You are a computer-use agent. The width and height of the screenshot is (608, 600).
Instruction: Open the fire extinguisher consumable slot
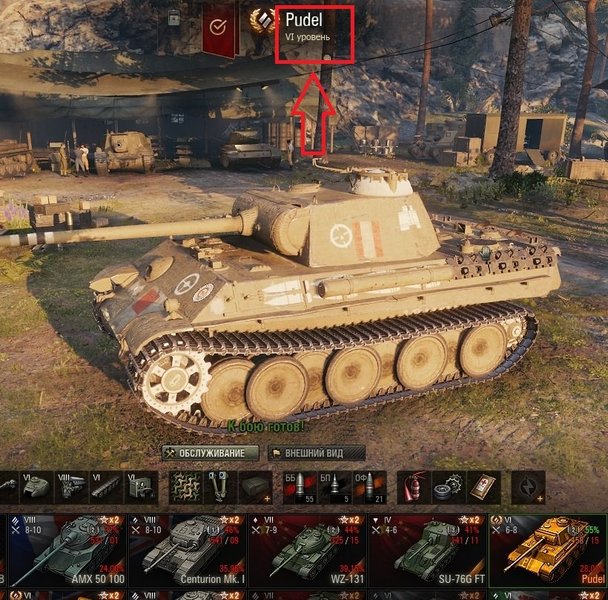click(x=411, y=486)
